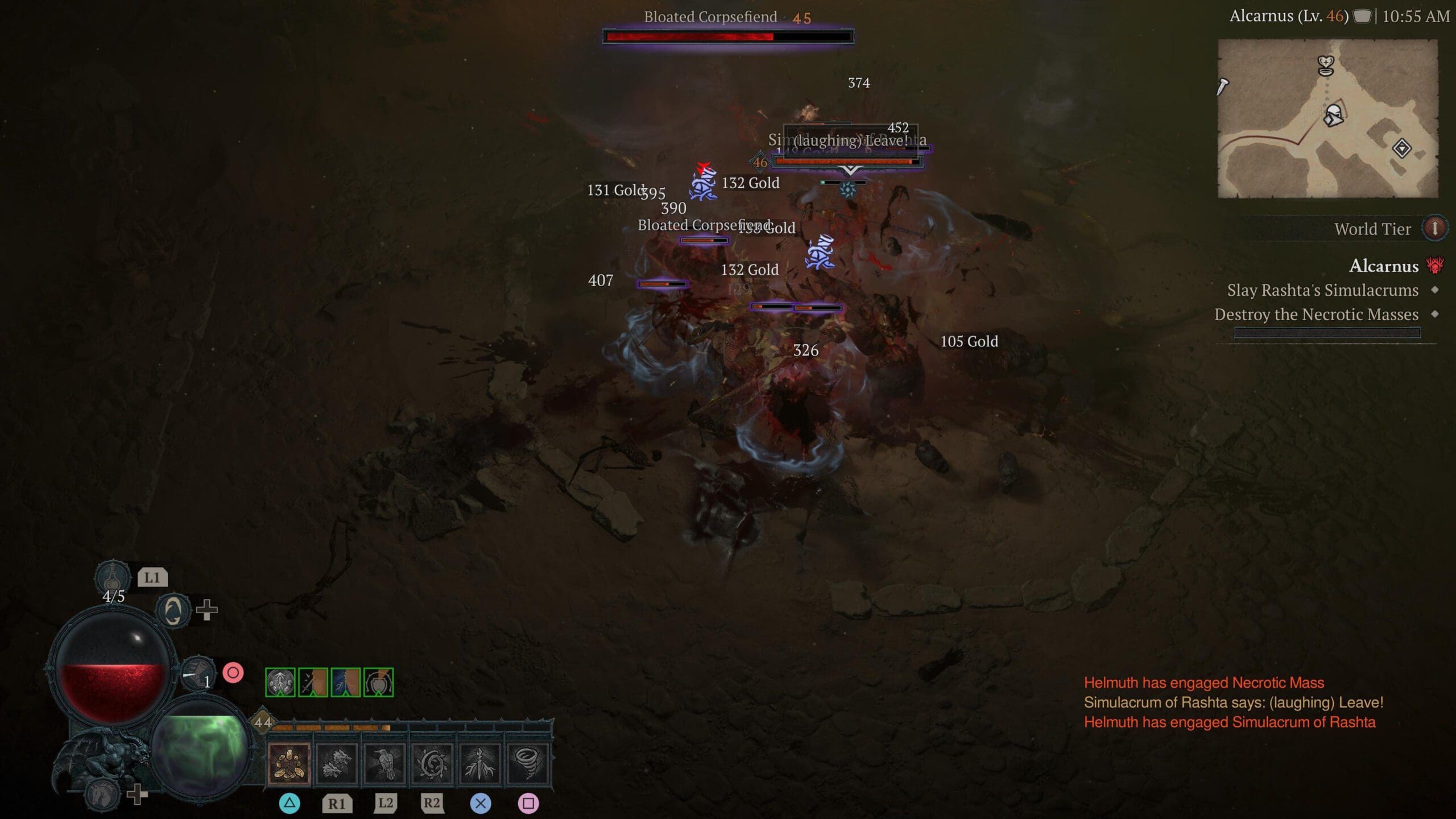
Task: Click the Destroy the Necrotic Masses objective text
Action: click(x=1310, y=315)
